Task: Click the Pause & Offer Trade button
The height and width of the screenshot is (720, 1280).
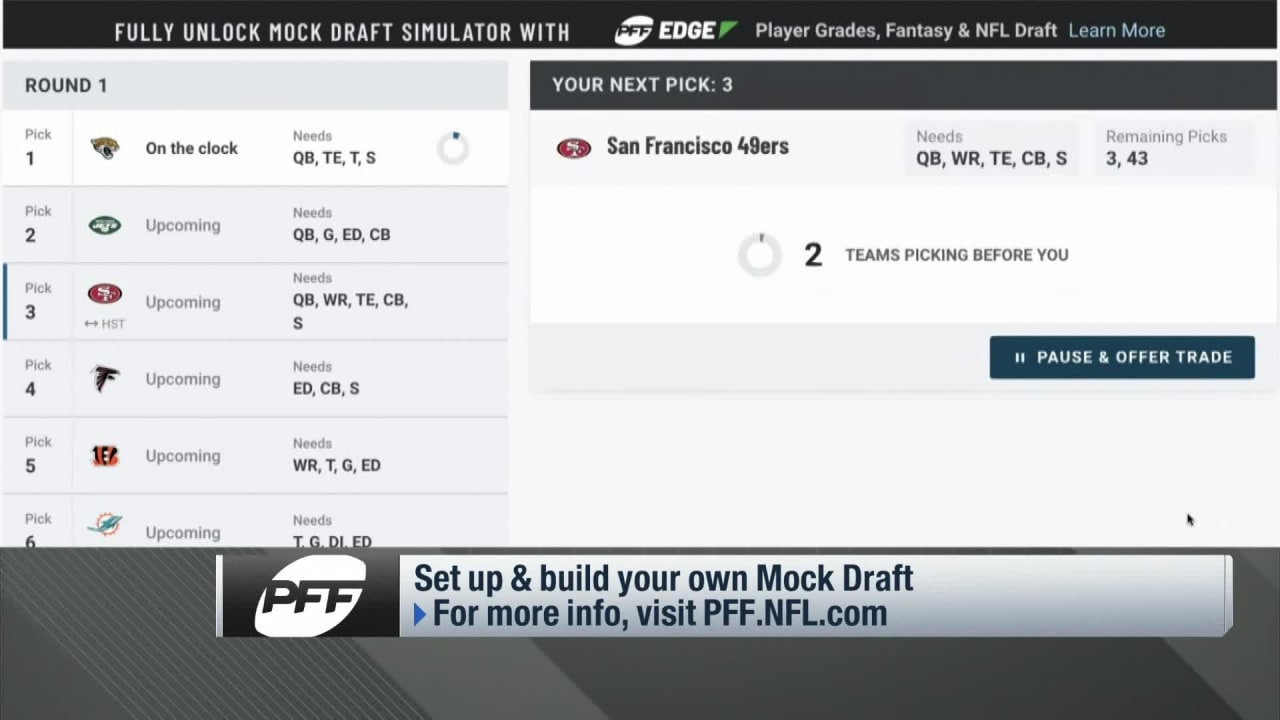Action: pos(1121,357)
